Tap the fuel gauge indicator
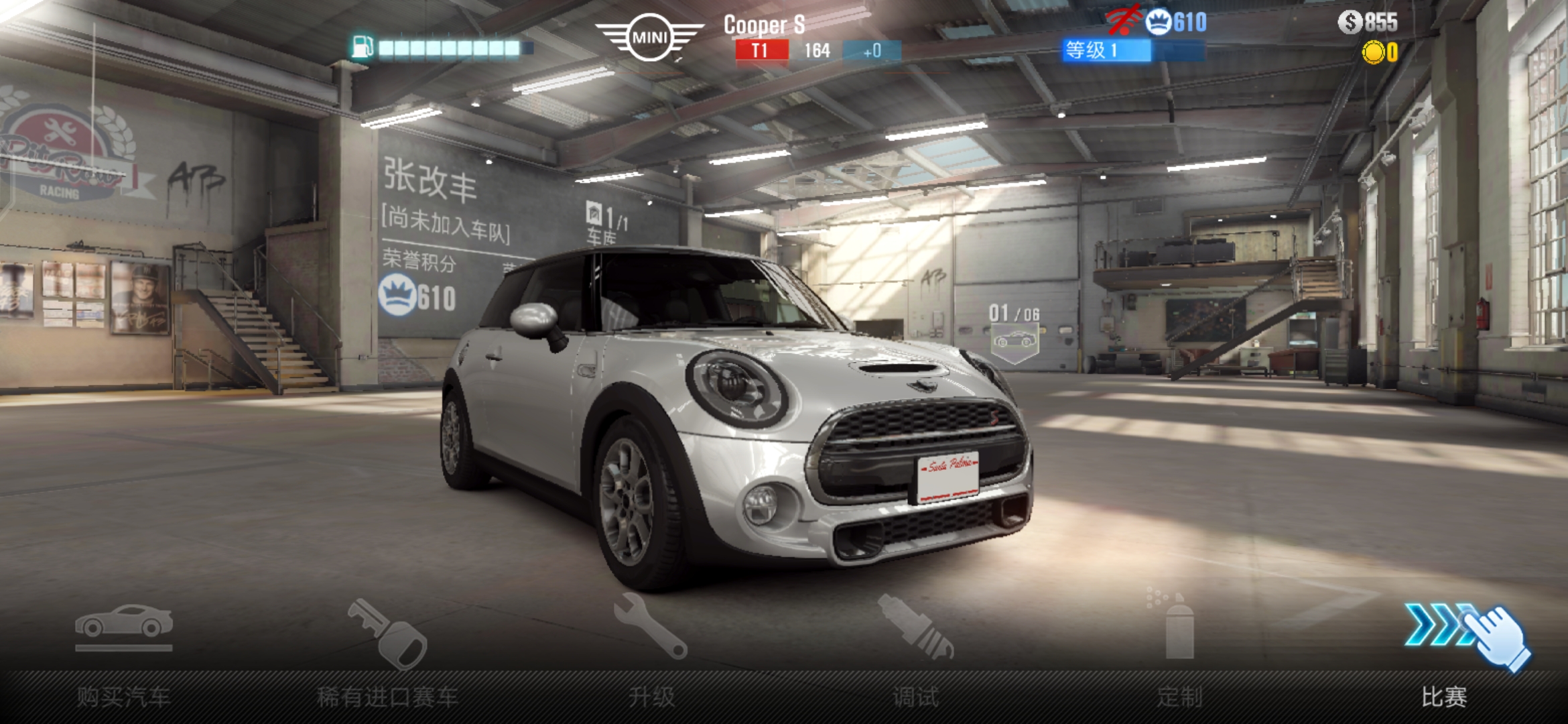This screenshot has height=724, width=1568. tap(442, 48)
